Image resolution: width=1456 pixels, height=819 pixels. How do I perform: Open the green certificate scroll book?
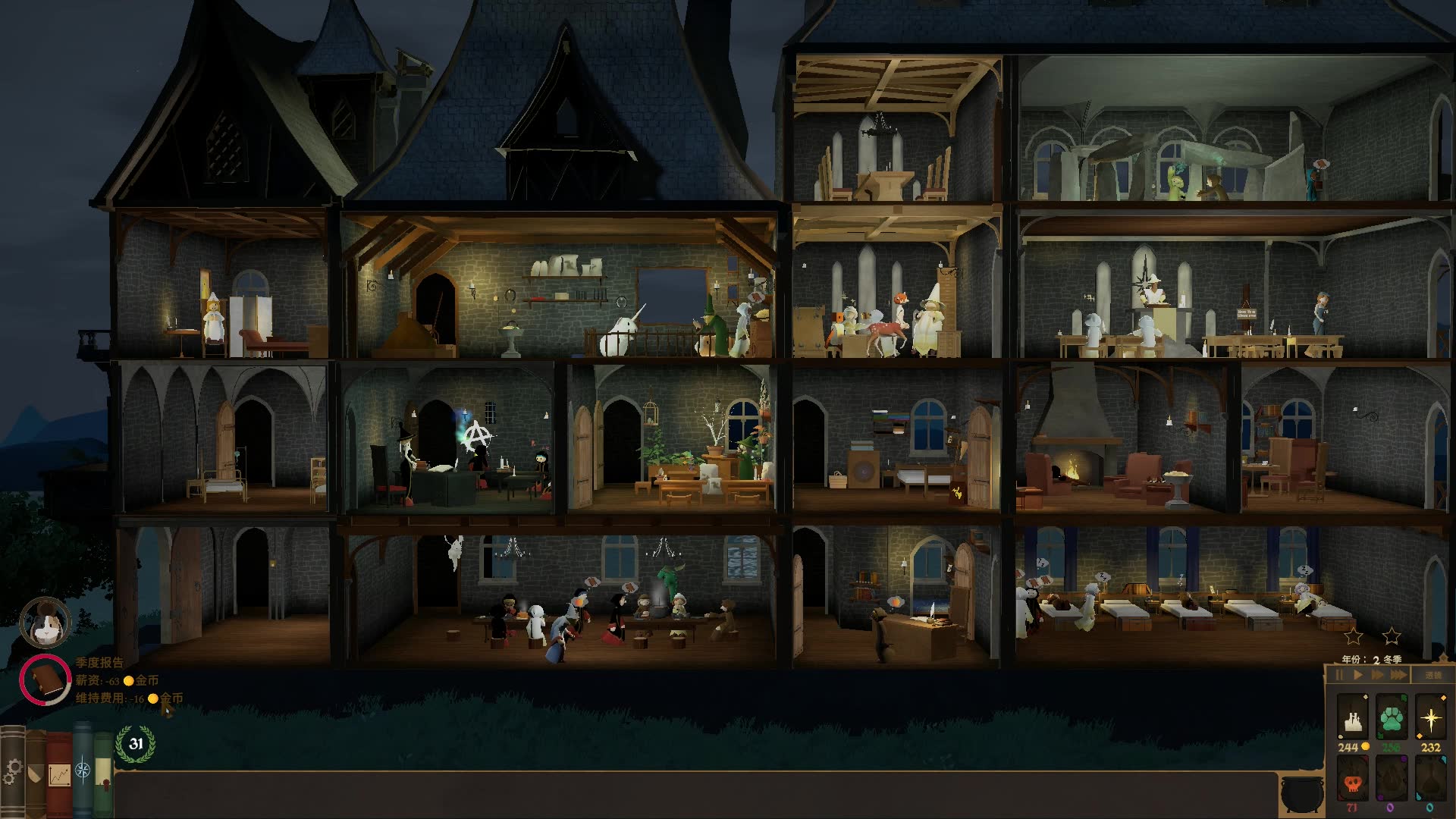click(102, 775)
